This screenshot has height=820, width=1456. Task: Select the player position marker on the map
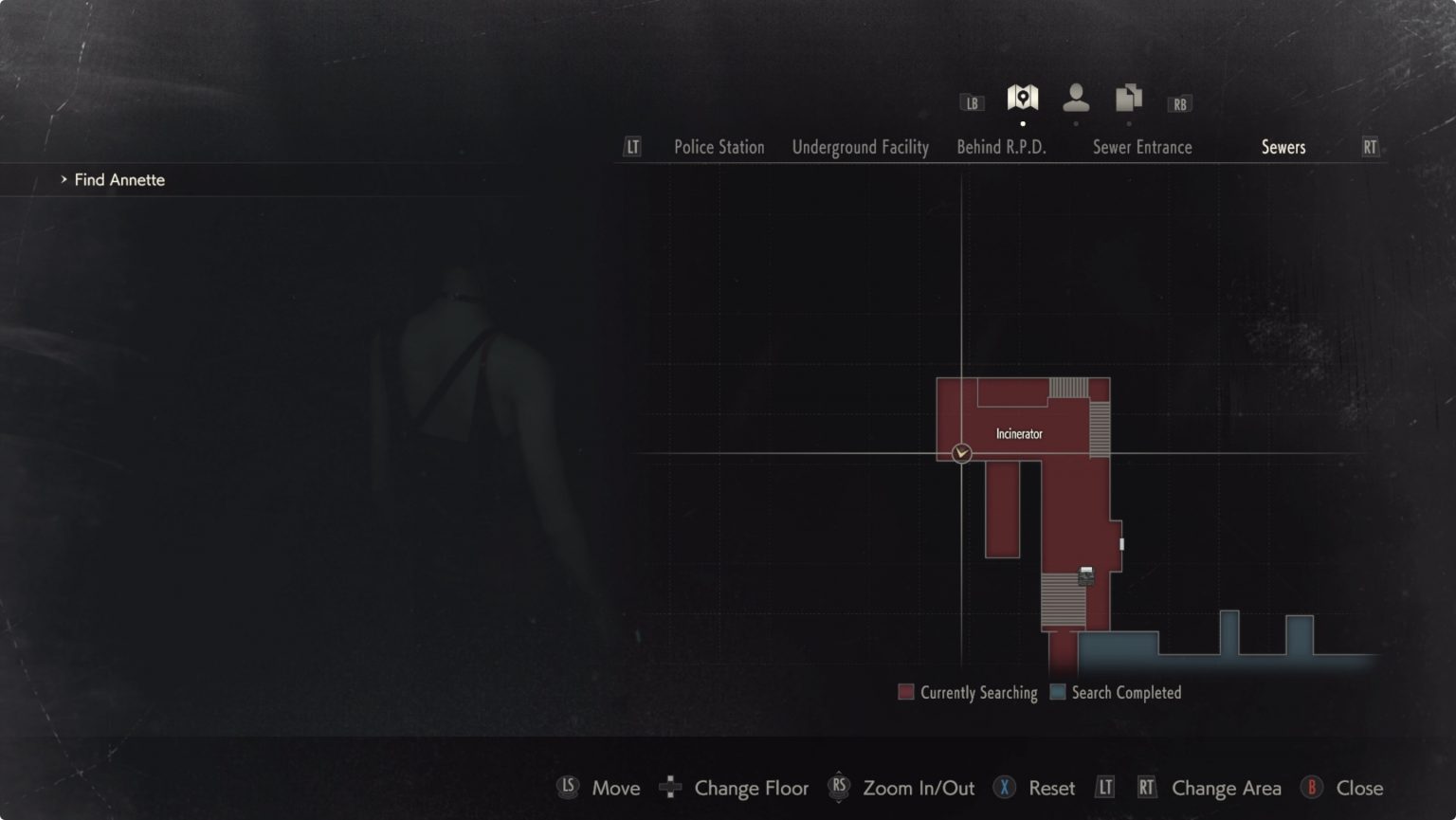pos(961,453)
